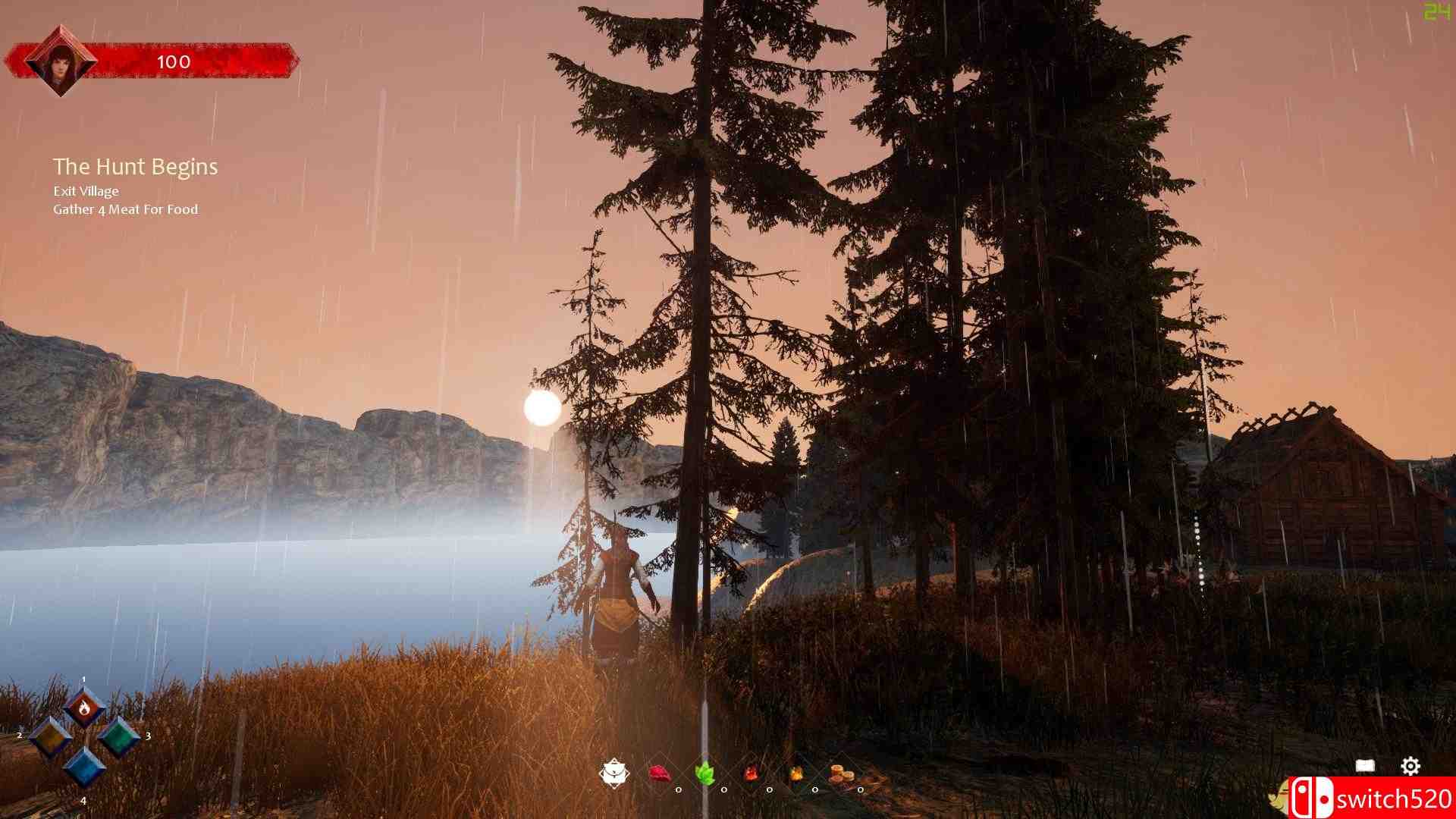
Task: Activate the blue ability gem numbered 4
Action: pyautogui.click(x=83, y=766)
